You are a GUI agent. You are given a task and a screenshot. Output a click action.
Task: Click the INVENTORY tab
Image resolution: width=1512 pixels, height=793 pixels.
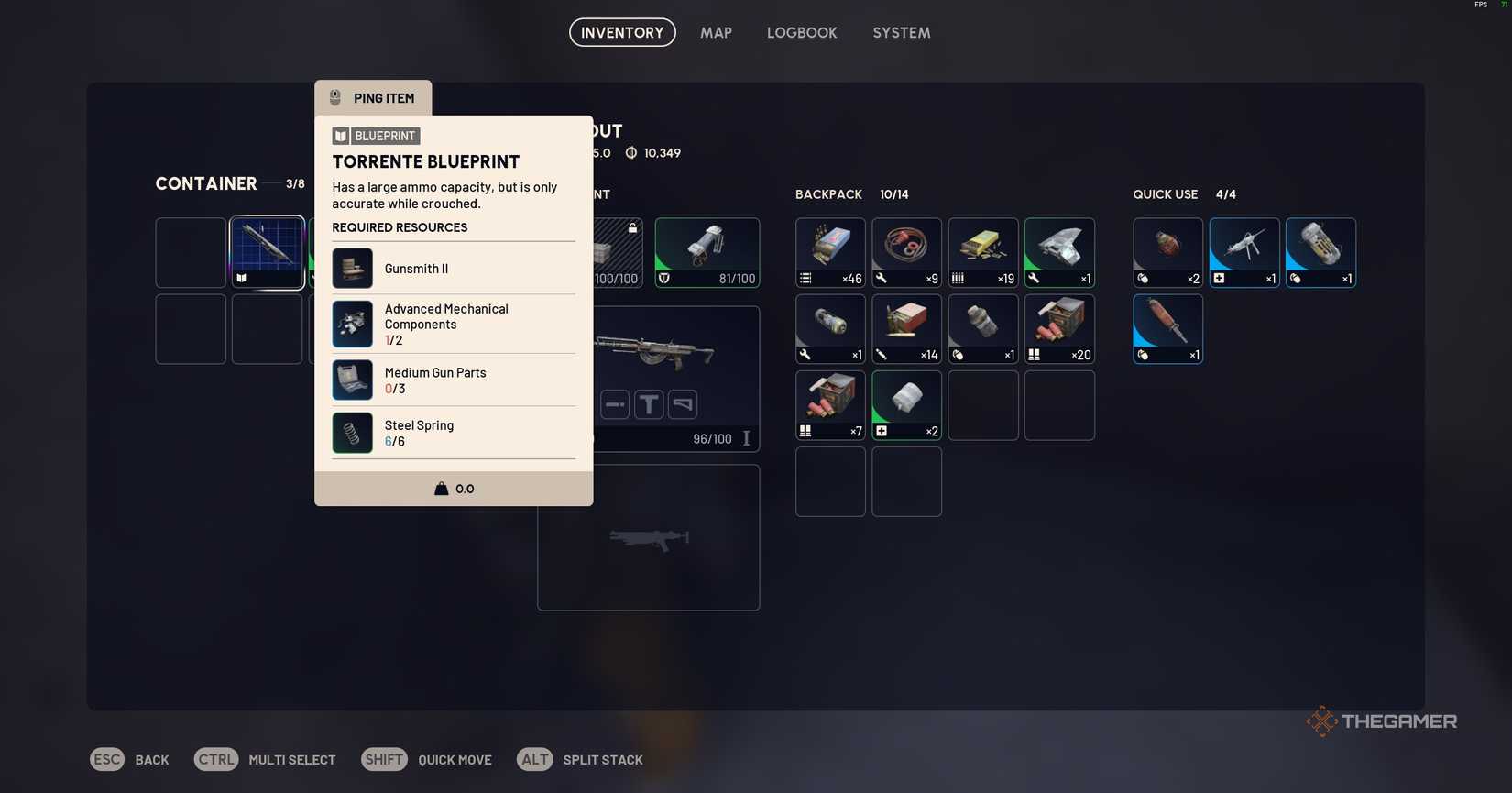click(x=621, y=32)
